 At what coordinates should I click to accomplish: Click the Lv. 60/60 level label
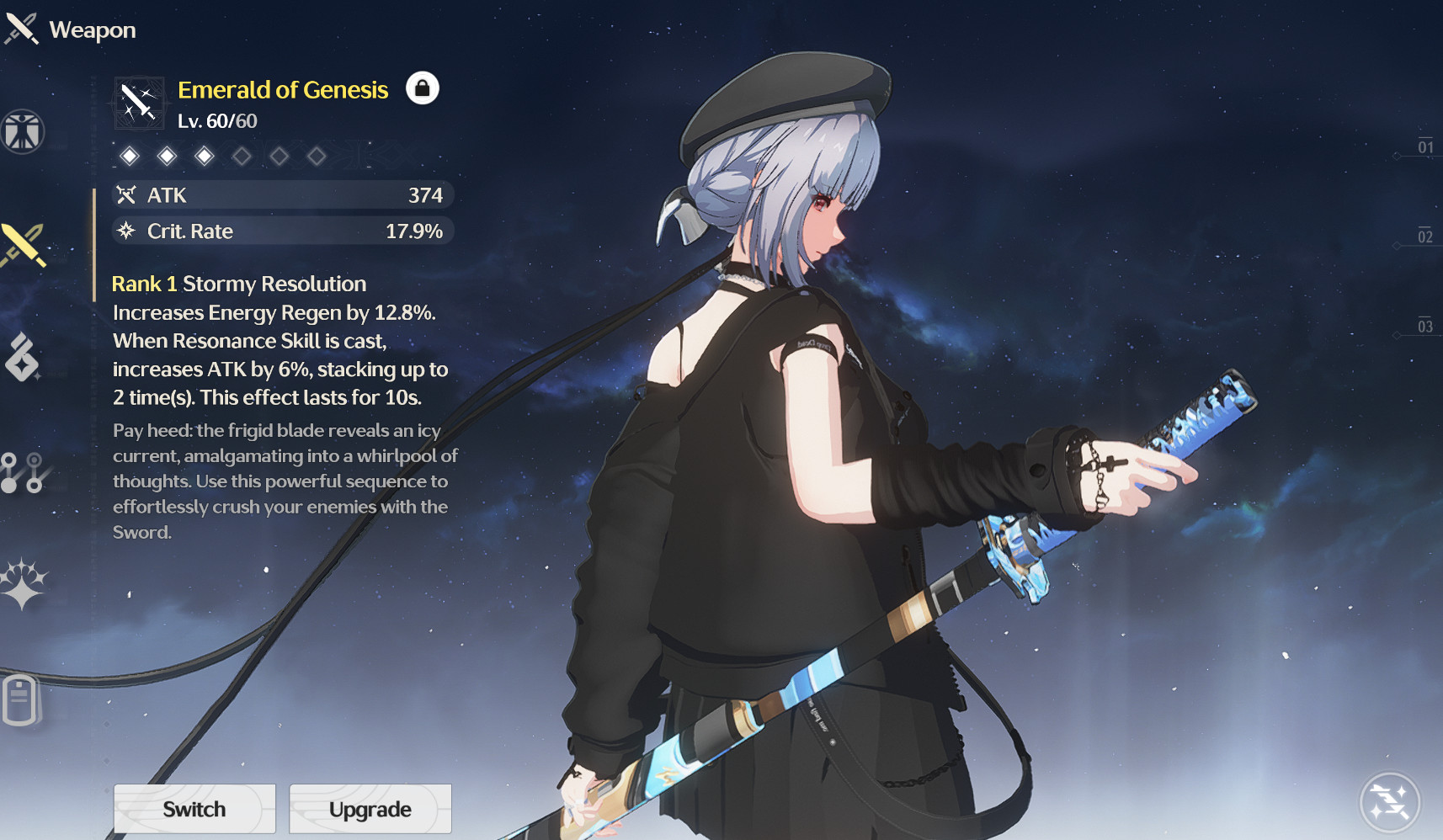tap(216, 120)
